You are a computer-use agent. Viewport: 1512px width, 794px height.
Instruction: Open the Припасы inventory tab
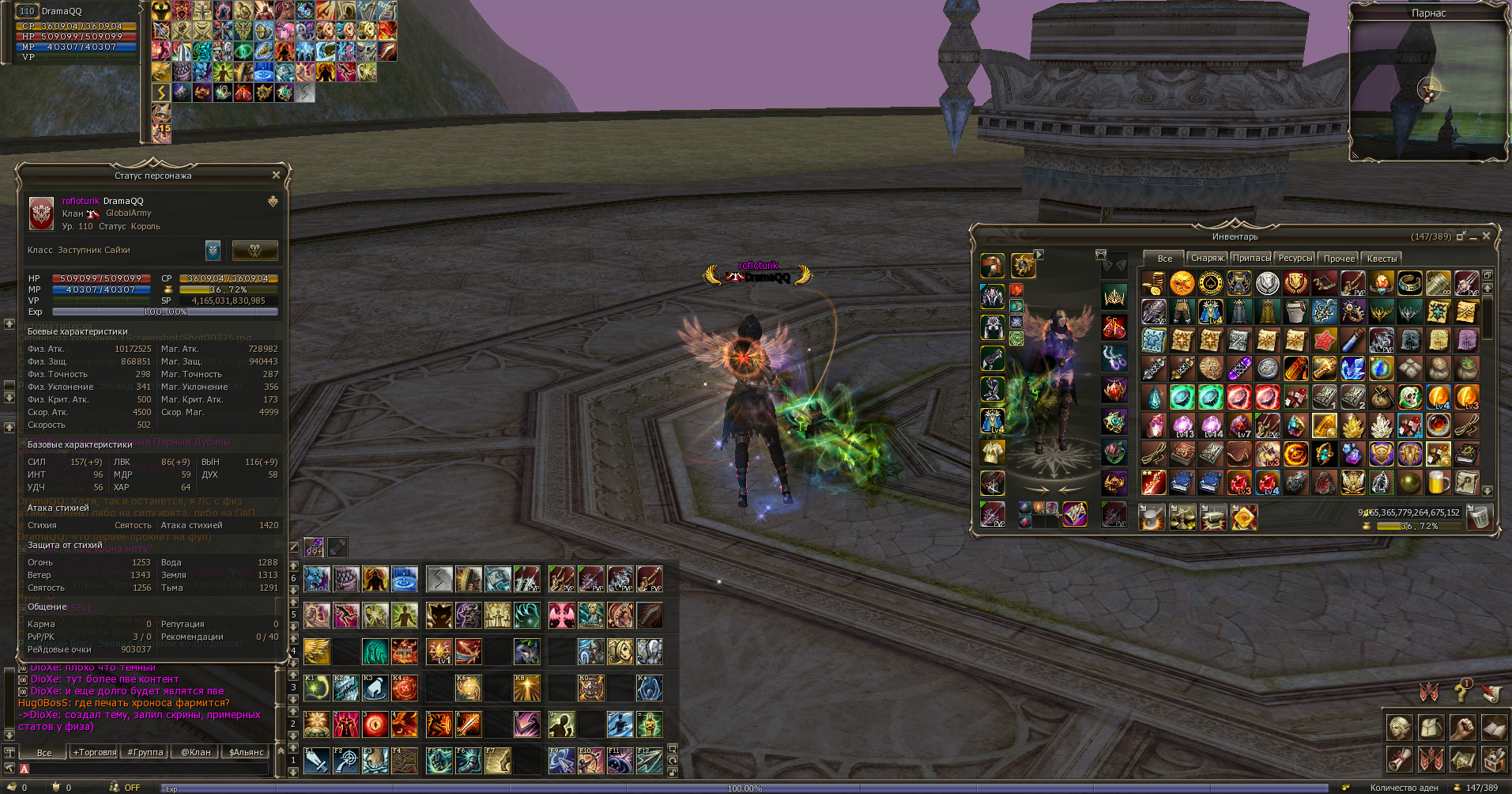[x=1251, y=259]
